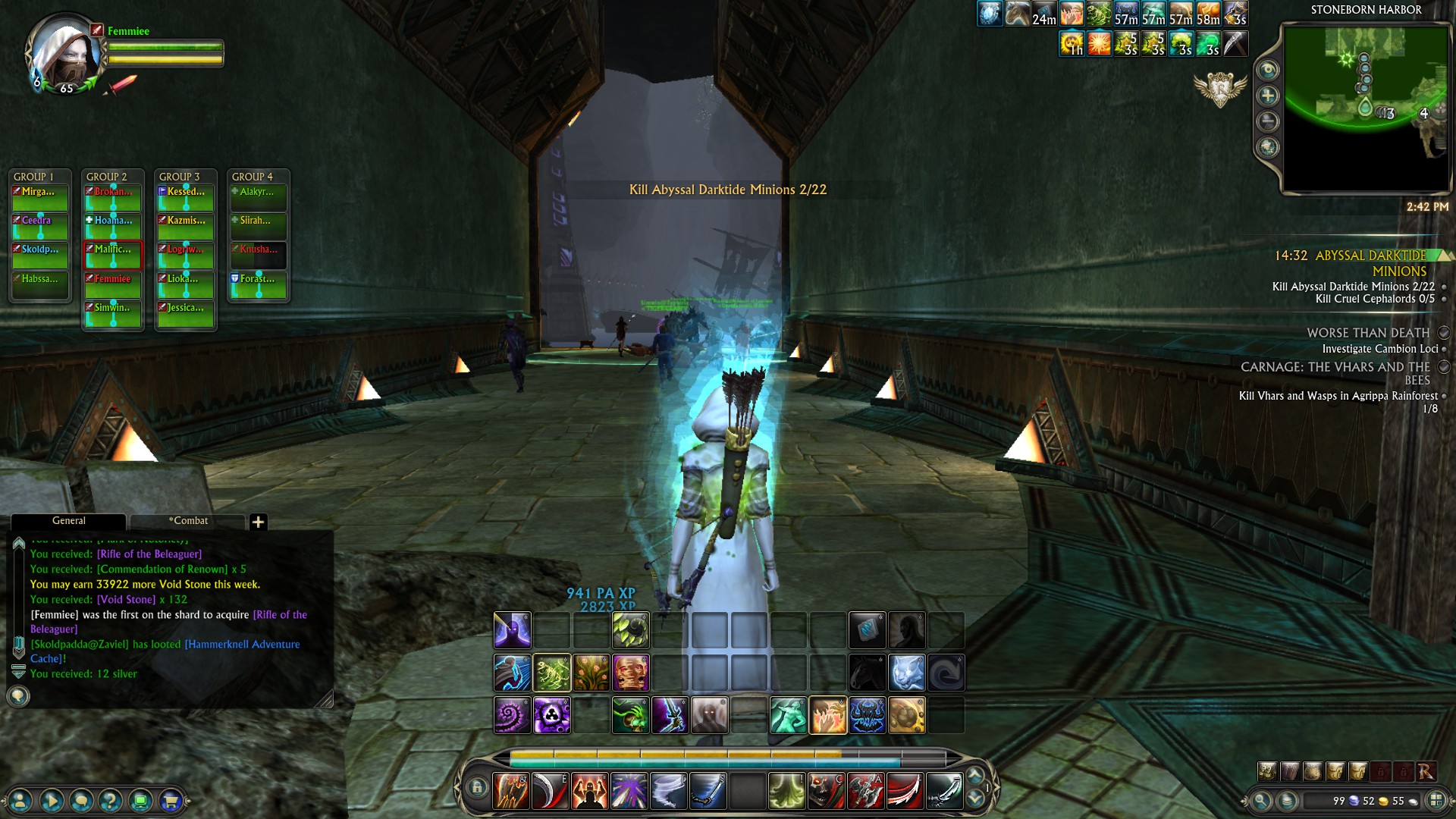Screen dimensions: 1456x819
Task: Select the Worse Than Death quest
Action: [1367, 333]
